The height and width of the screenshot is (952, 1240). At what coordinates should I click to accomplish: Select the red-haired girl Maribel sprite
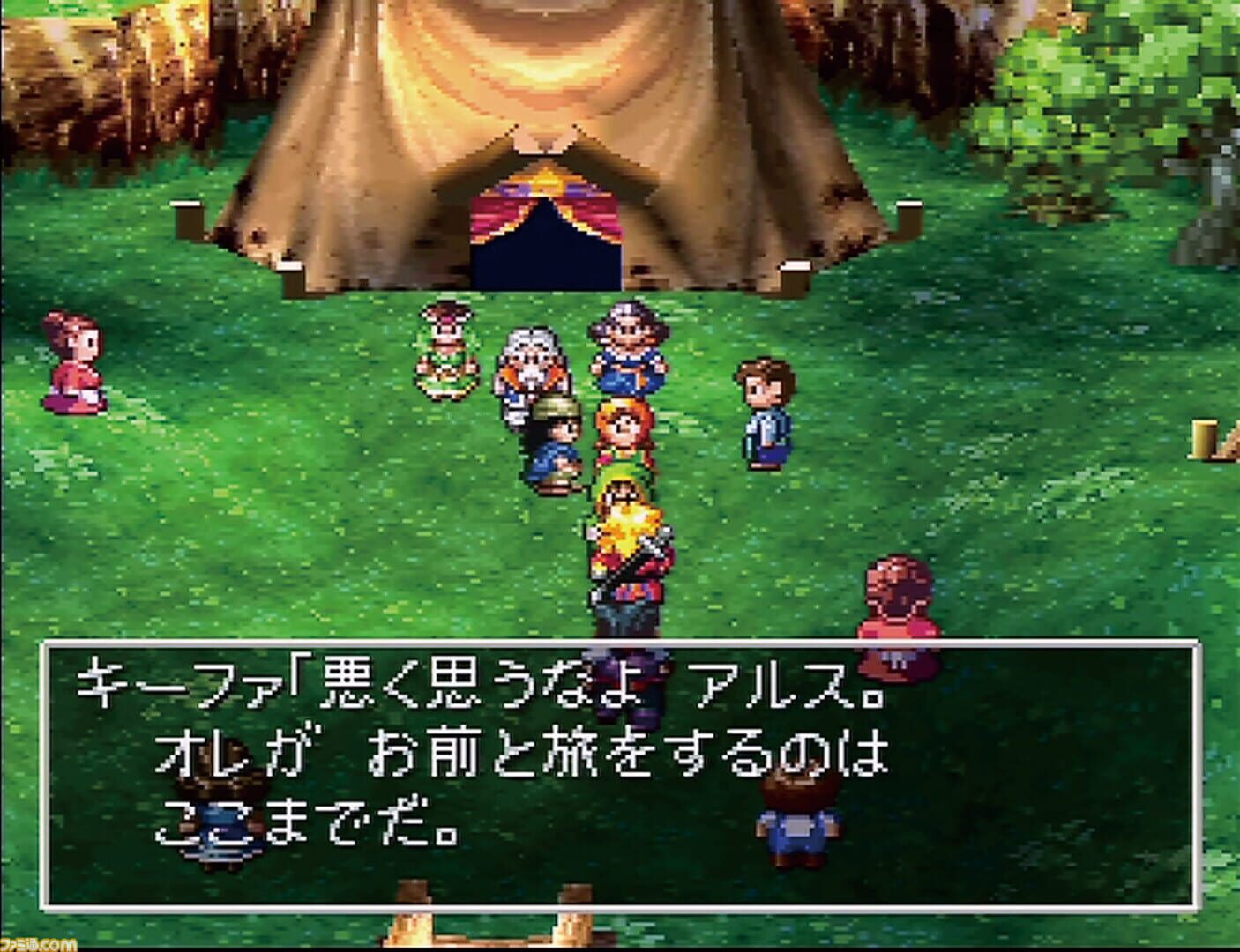click(x=623, y=432)
